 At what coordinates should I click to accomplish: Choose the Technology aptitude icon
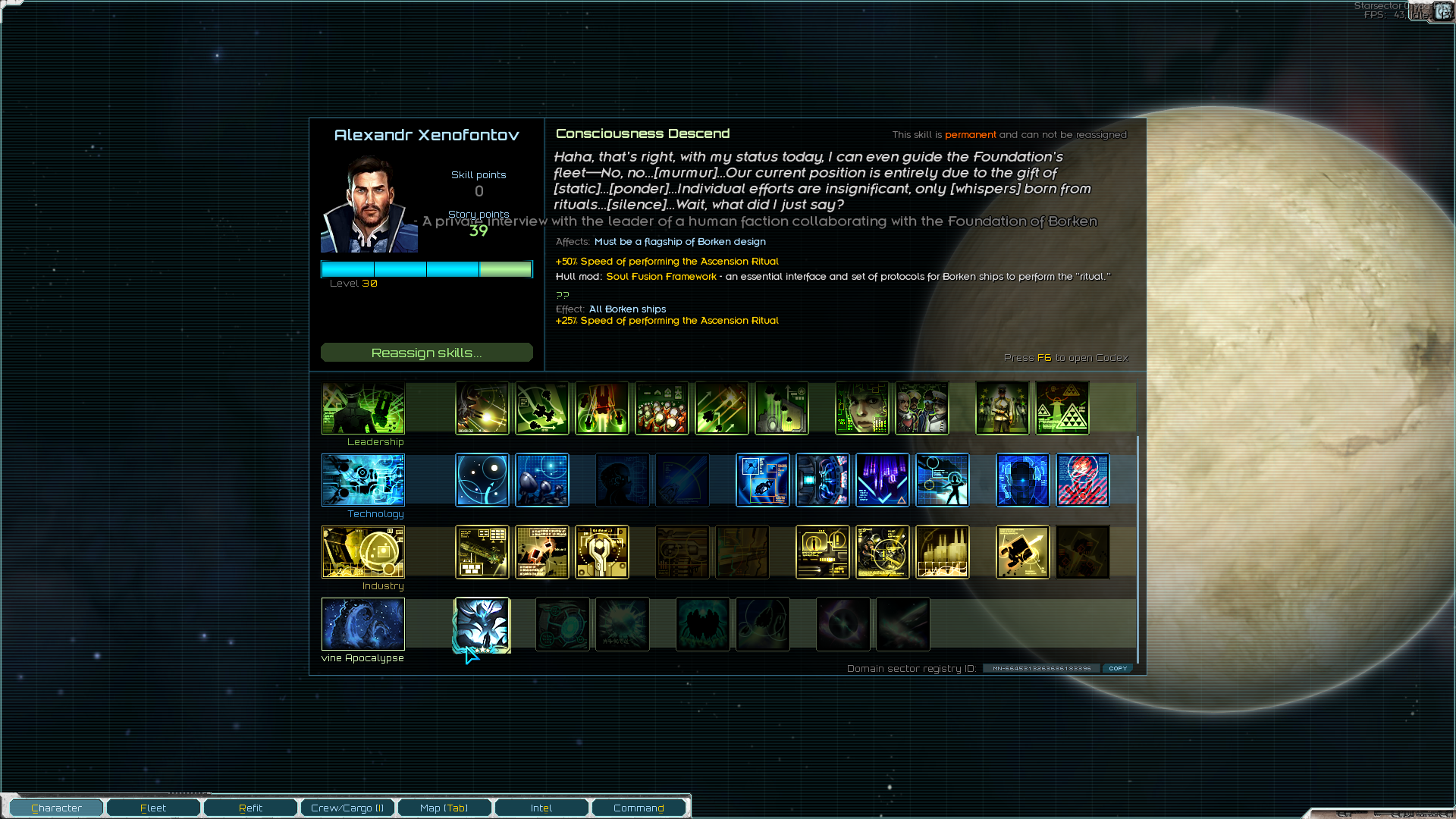(363, 480)
